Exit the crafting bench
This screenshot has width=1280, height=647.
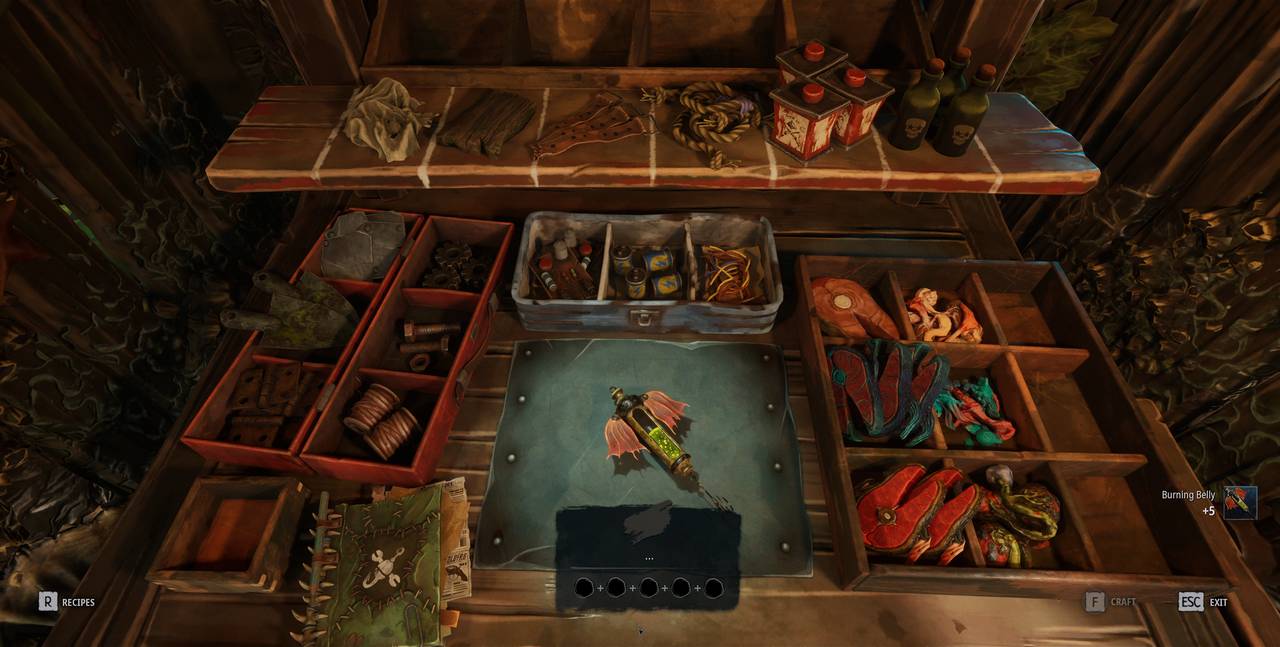1190,602
